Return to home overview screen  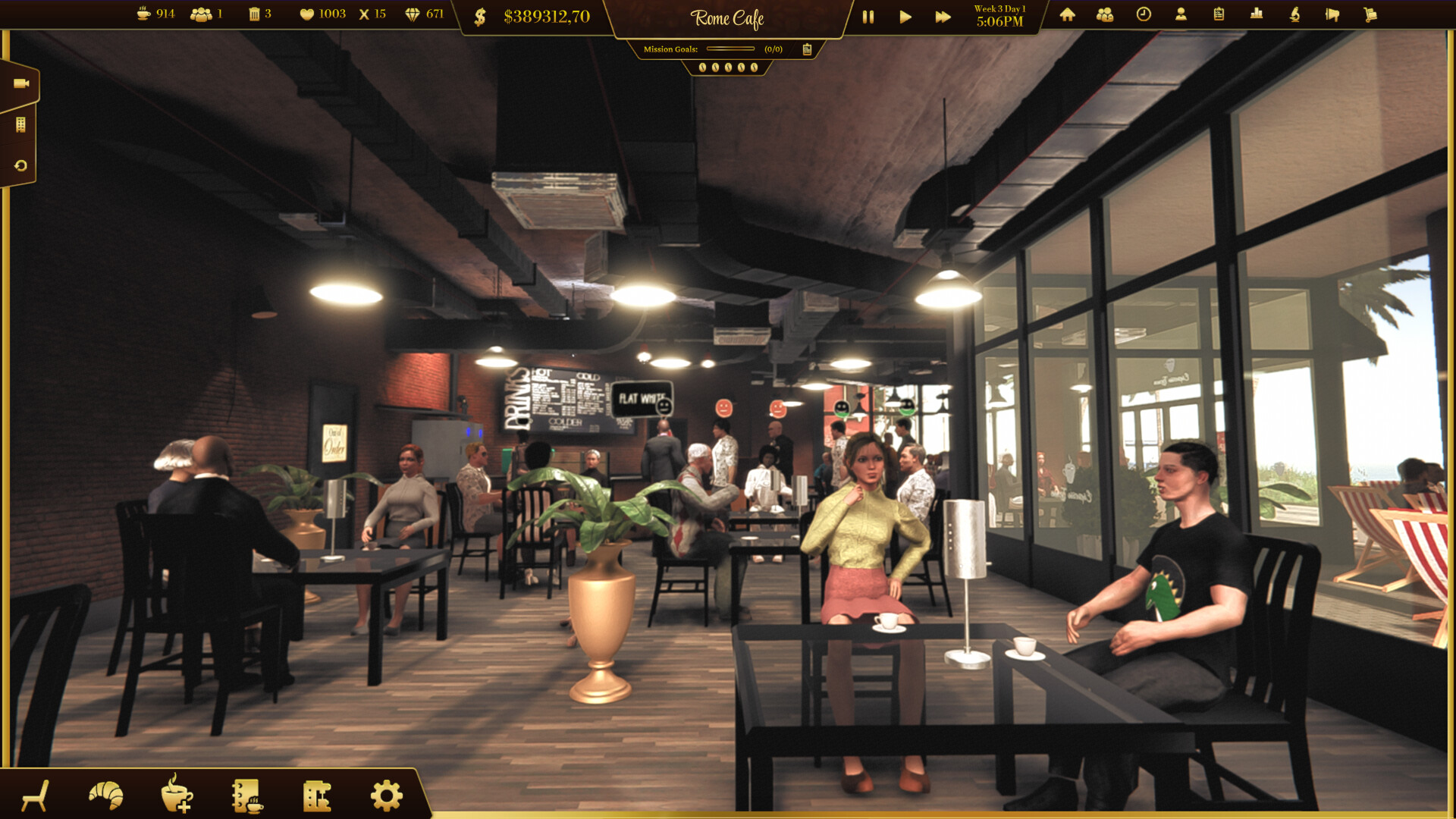[1067, 15]
